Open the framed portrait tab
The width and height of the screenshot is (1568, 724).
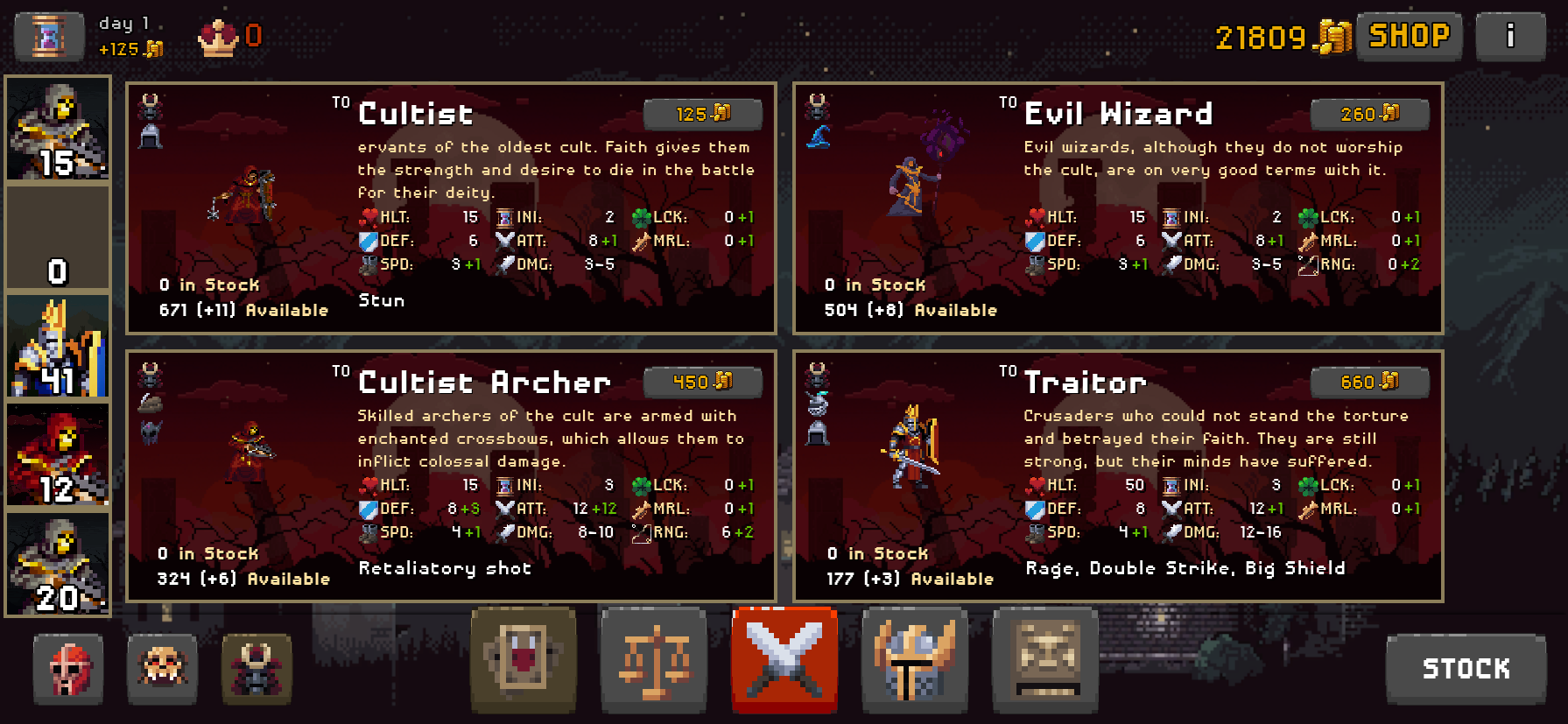point(523,659)
